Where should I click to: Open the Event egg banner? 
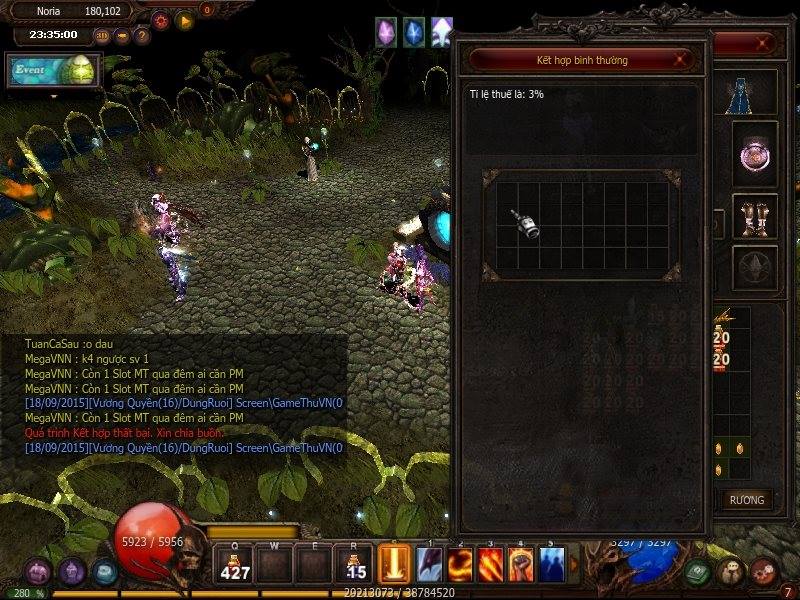click(52, 71)
